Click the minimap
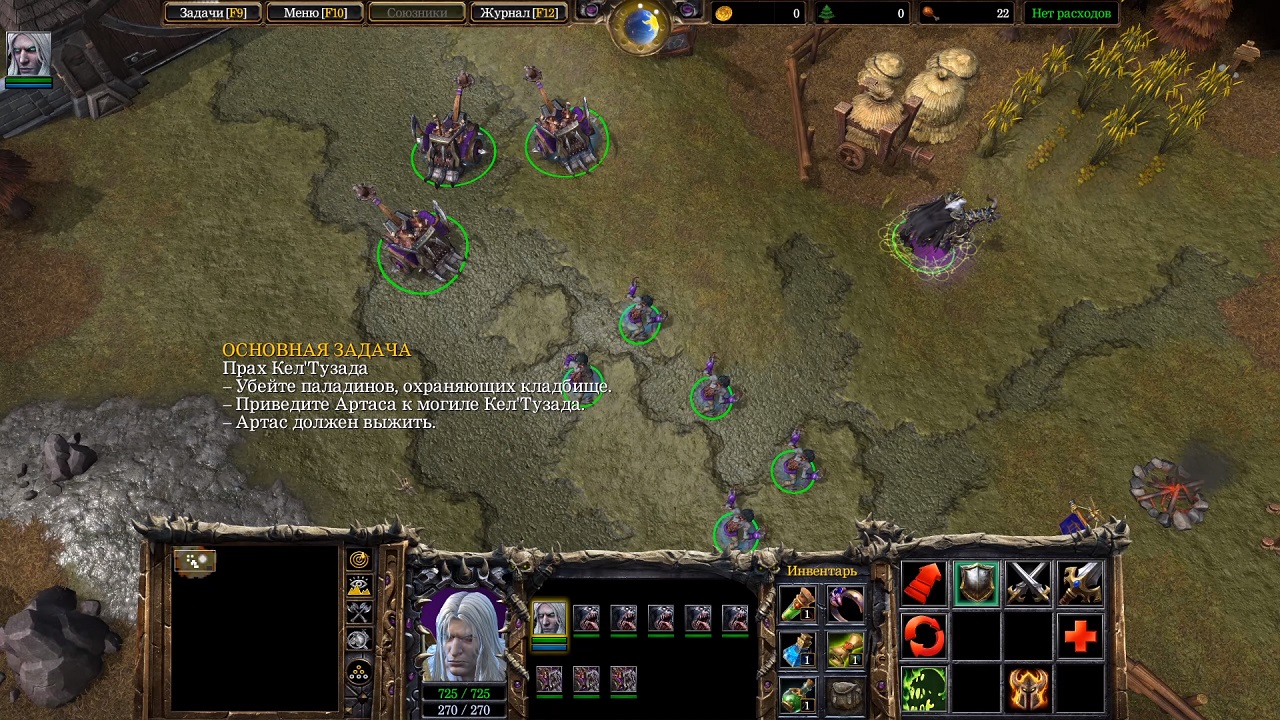 [x=255, y=627]
